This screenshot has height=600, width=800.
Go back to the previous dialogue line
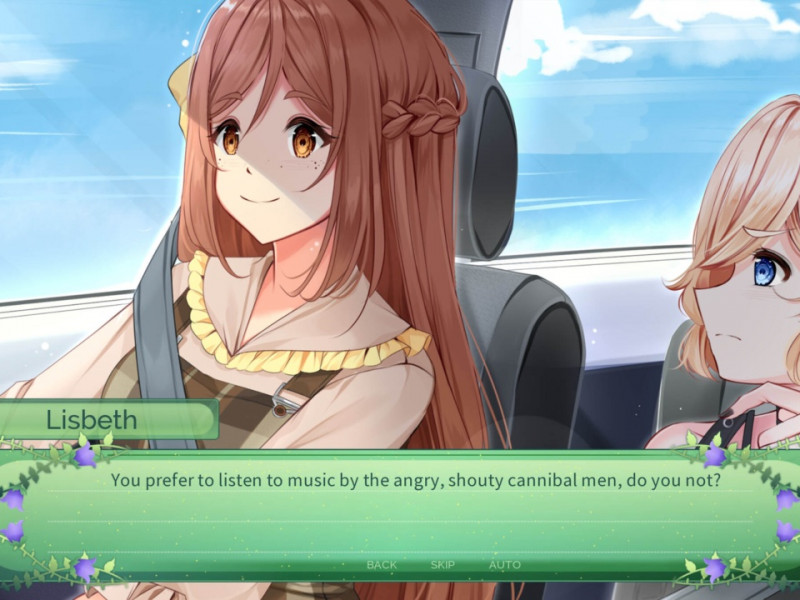381,565
